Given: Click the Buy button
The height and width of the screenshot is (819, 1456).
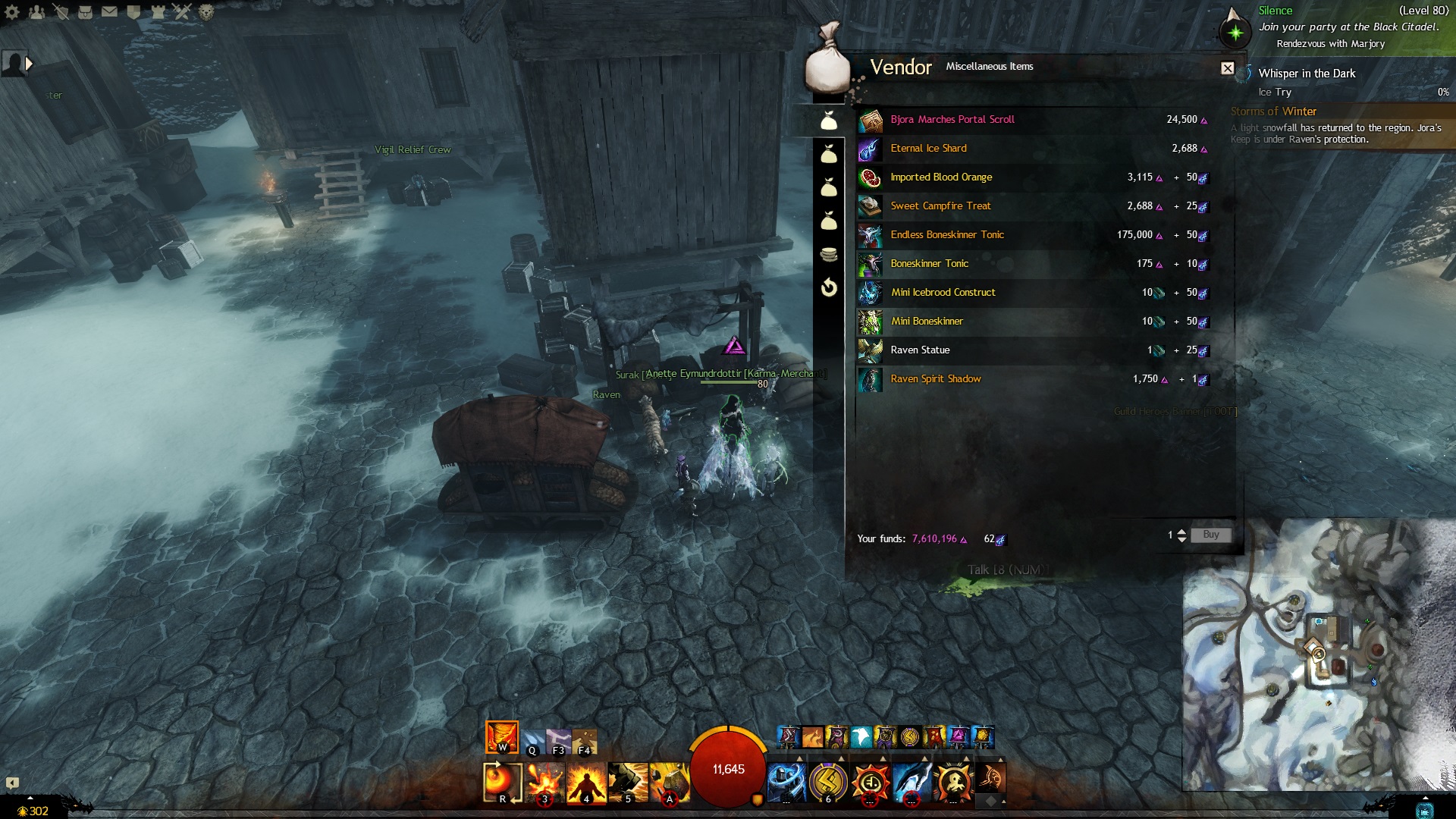Looking at the screenshot, I should coord(1210,535).
